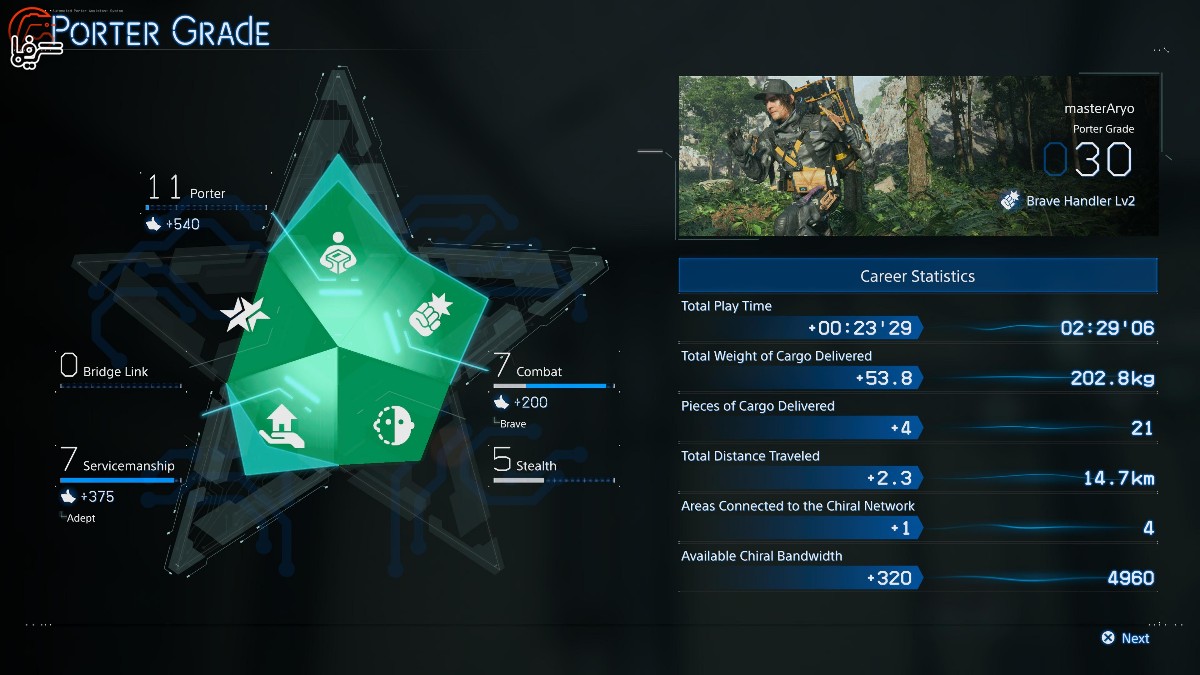Viewport: 1200px width, 675px height.
Task: Choose the Combat fist icon on the star
Action: click(x=426, y=313)
